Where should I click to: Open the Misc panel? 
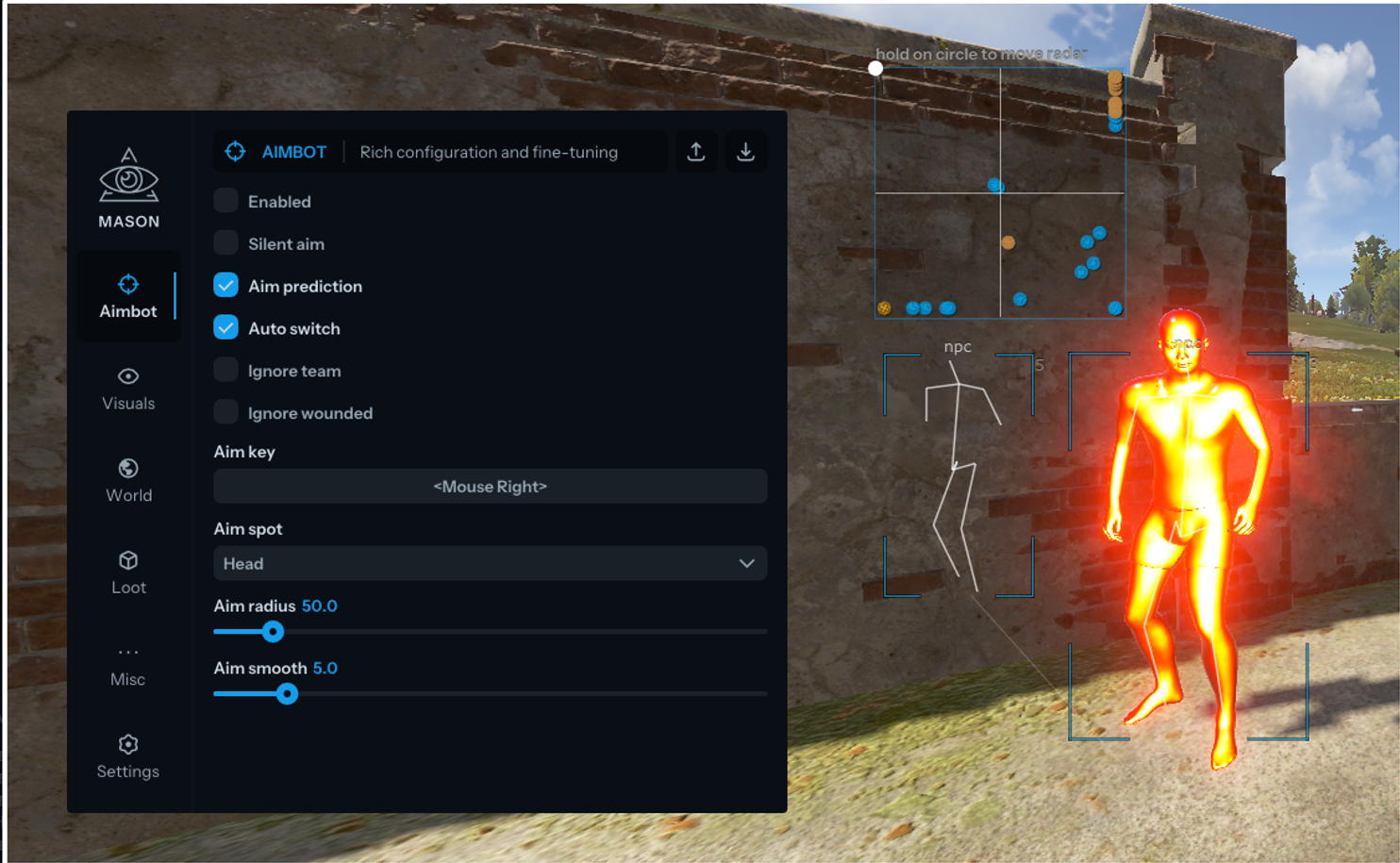(x=128, y=663)
